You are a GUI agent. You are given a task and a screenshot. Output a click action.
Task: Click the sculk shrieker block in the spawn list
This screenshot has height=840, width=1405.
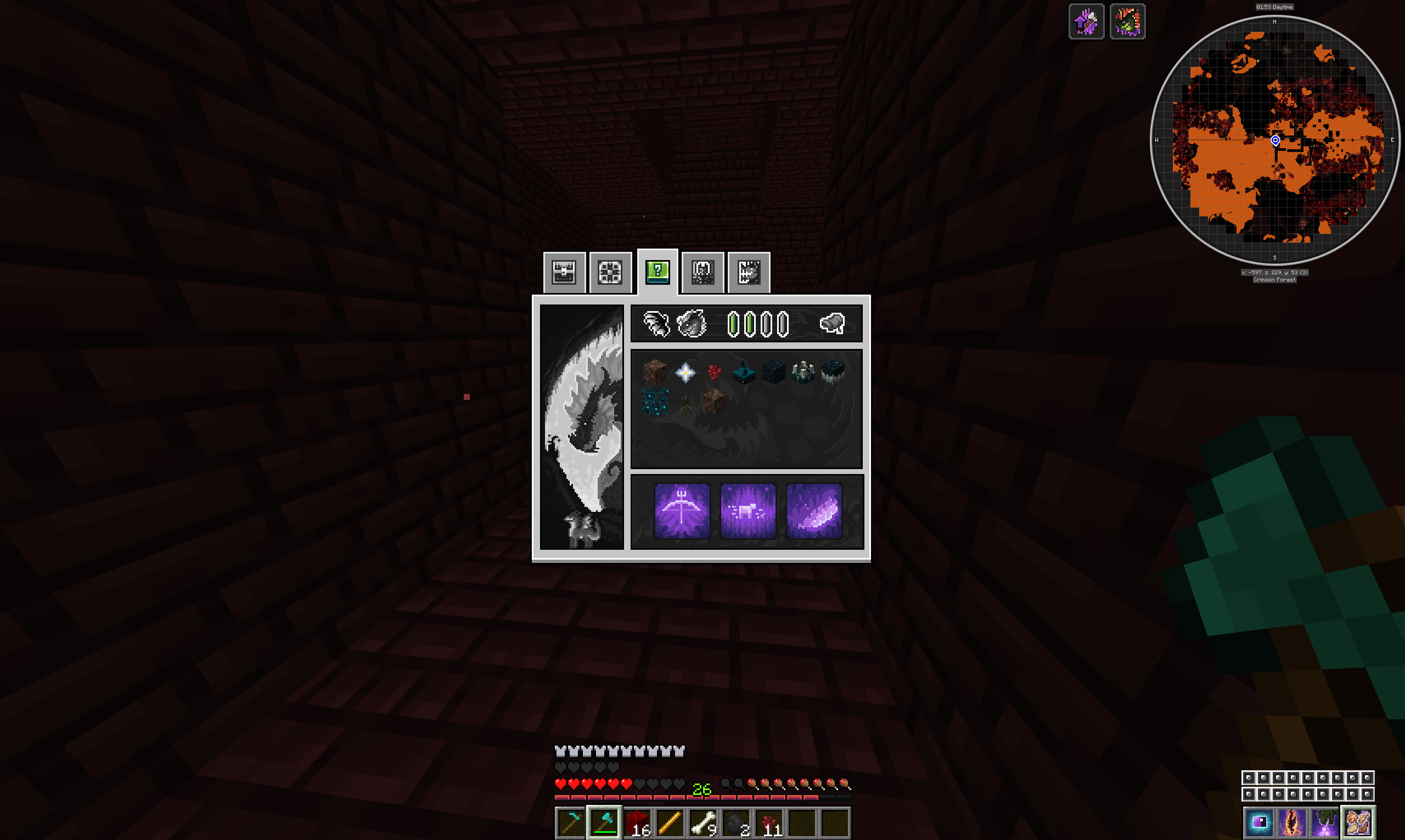(803, 373)
